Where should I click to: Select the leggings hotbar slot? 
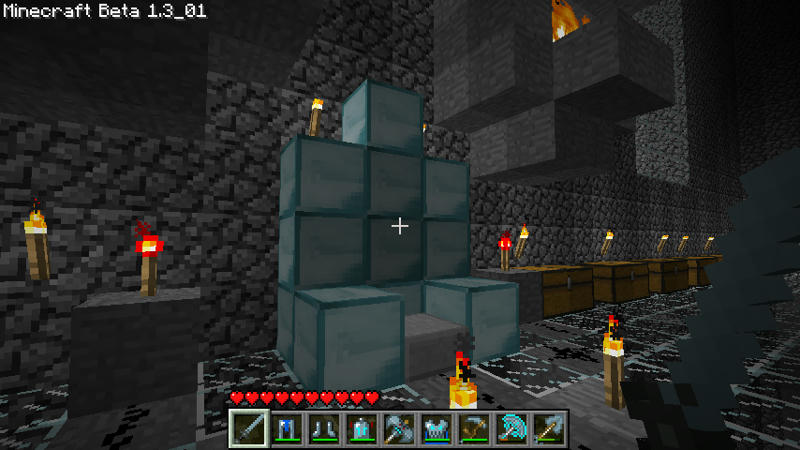tap(285, 428)
